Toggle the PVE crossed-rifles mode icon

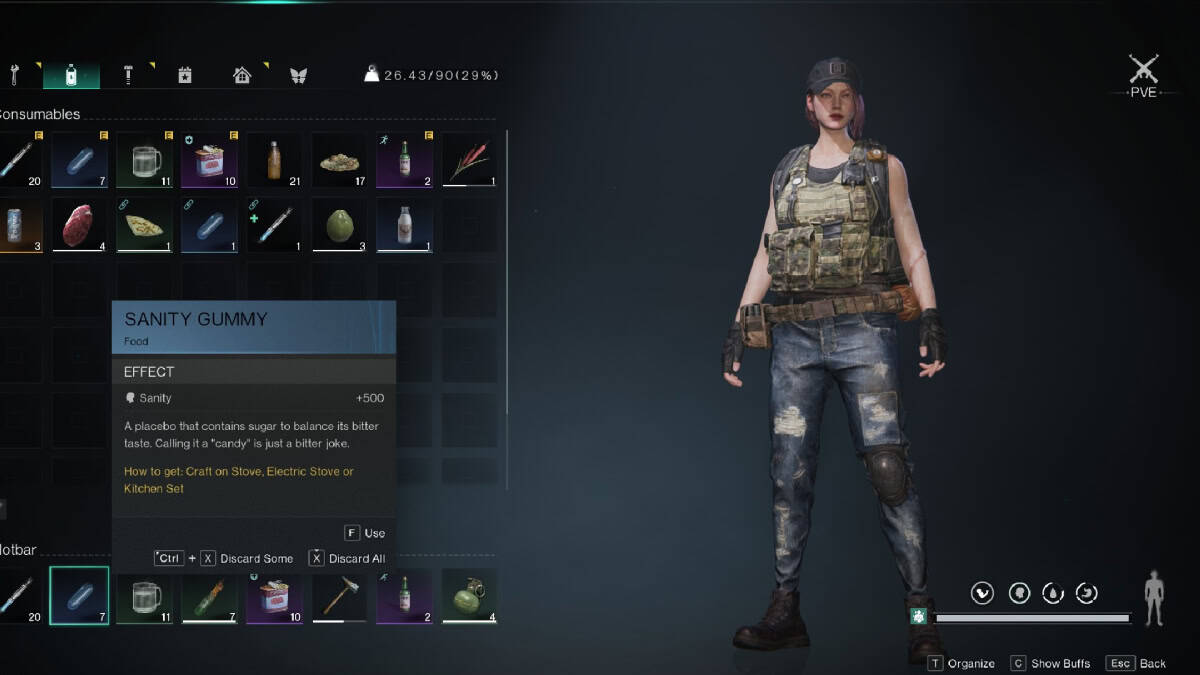(1143, 70)
